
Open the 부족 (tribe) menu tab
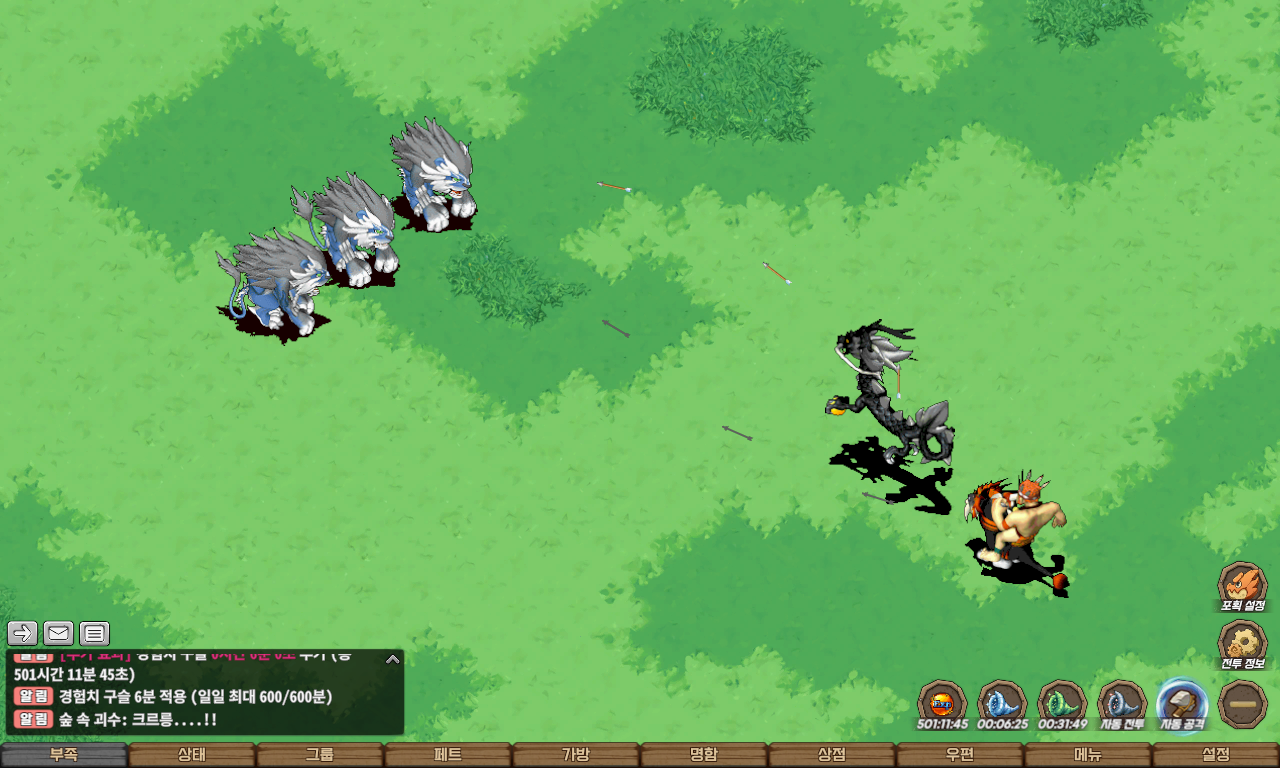point(64,755)
